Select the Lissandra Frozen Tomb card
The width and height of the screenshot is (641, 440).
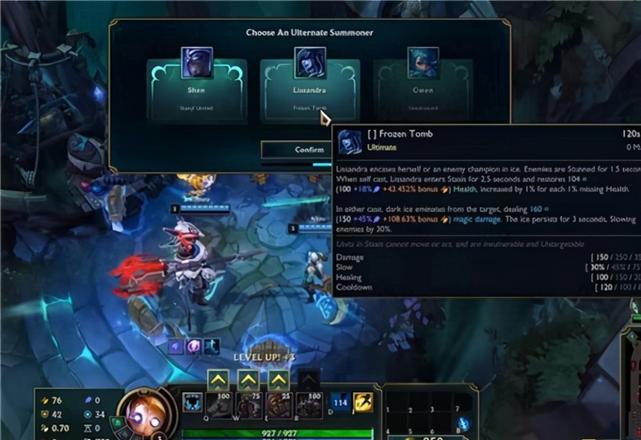coord(309,86)
